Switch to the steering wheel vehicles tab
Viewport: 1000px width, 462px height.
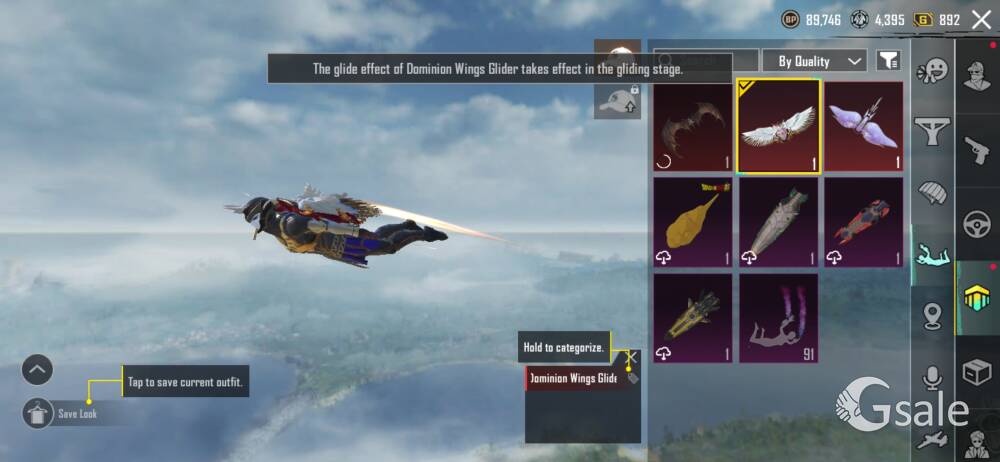point(977,224)
